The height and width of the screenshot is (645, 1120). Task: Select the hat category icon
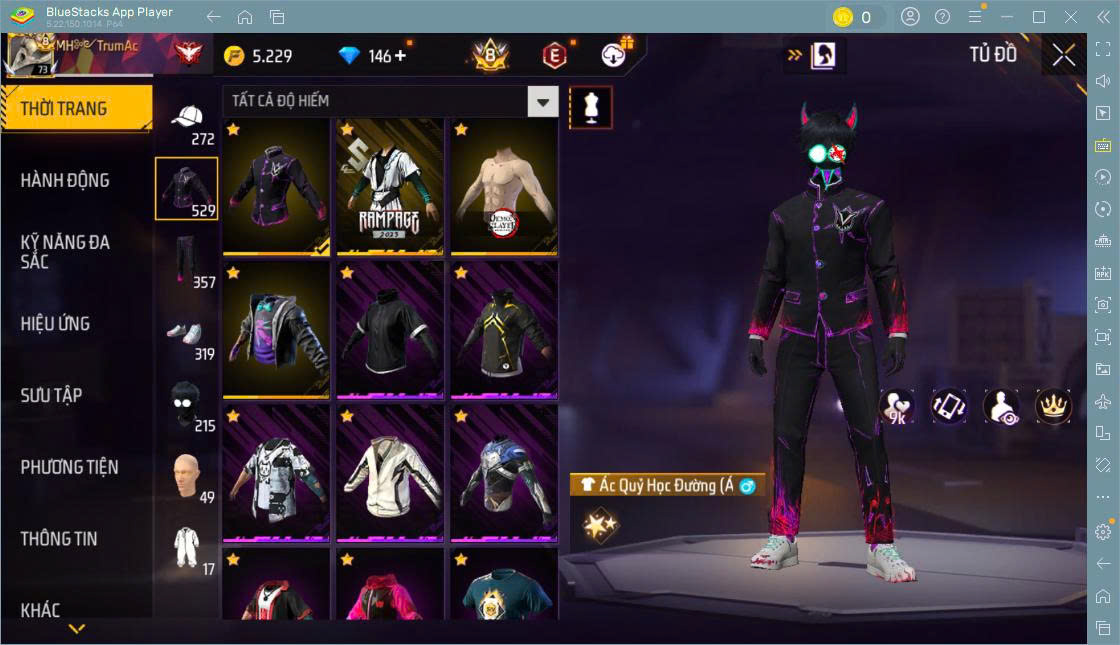point(187,120)
